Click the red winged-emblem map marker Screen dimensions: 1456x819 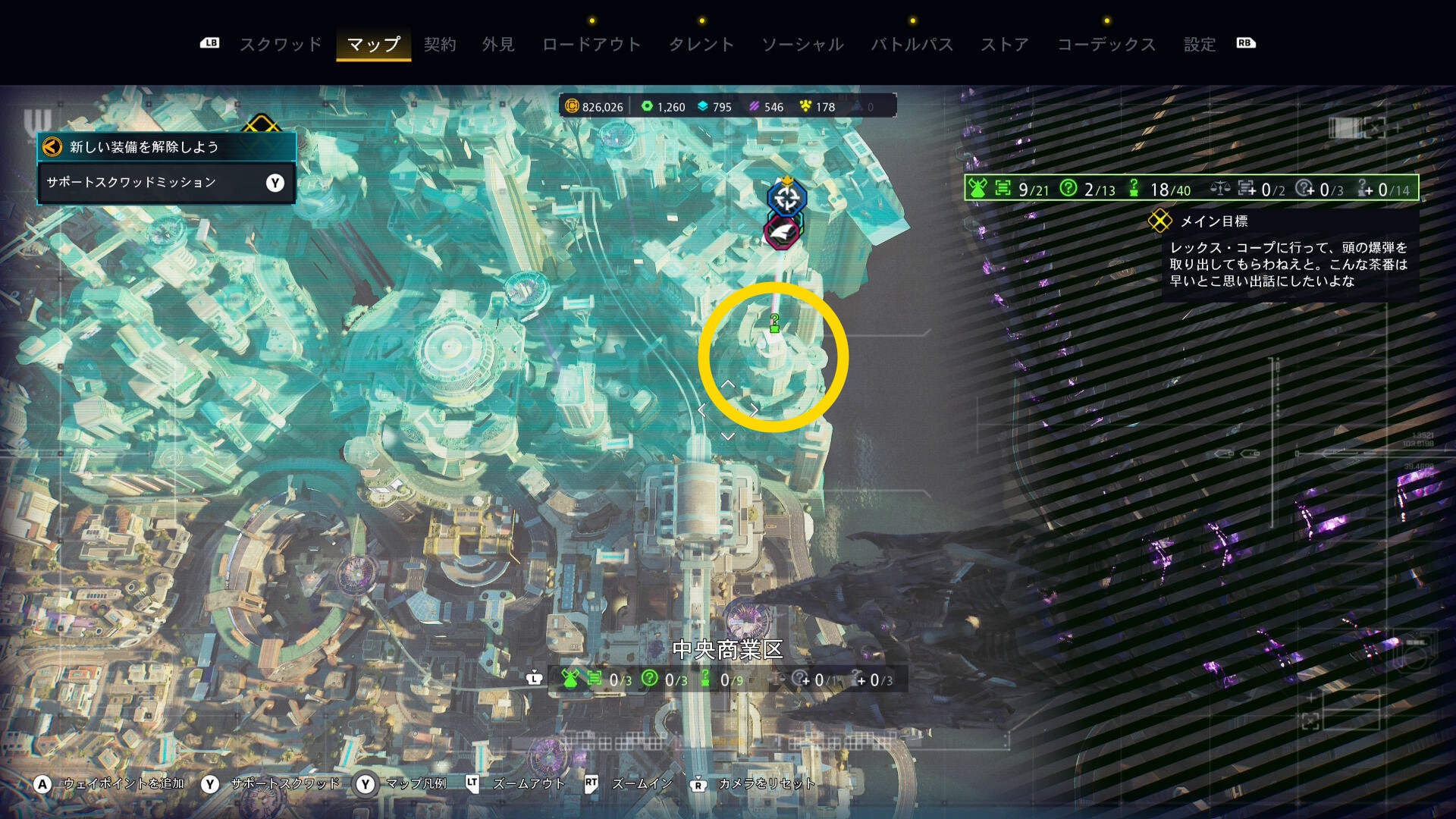pyautogui.click(x=782, y=231)
